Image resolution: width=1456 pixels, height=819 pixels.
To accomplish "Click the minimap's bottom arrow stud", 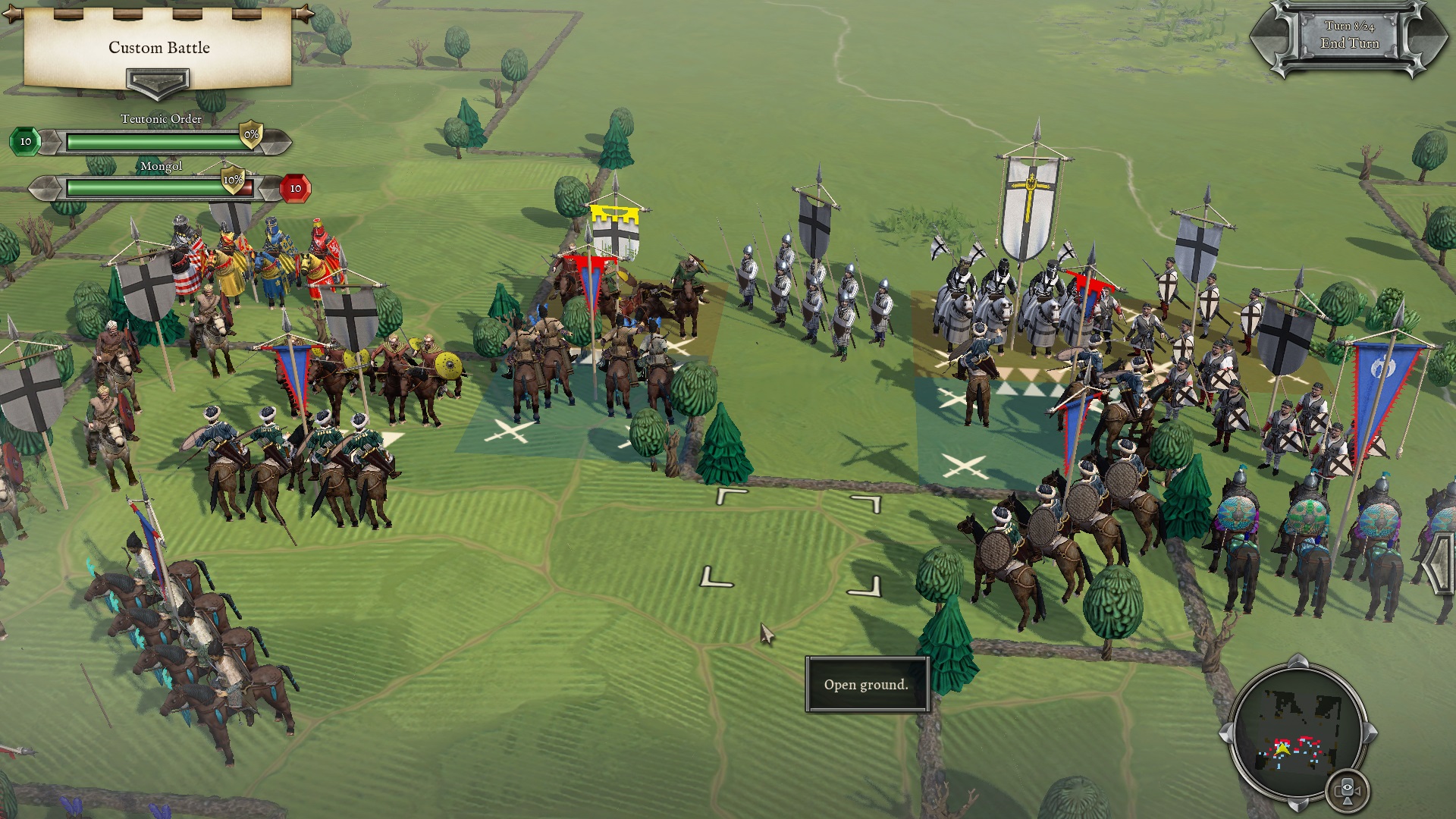I will (x=1298, y=805).
